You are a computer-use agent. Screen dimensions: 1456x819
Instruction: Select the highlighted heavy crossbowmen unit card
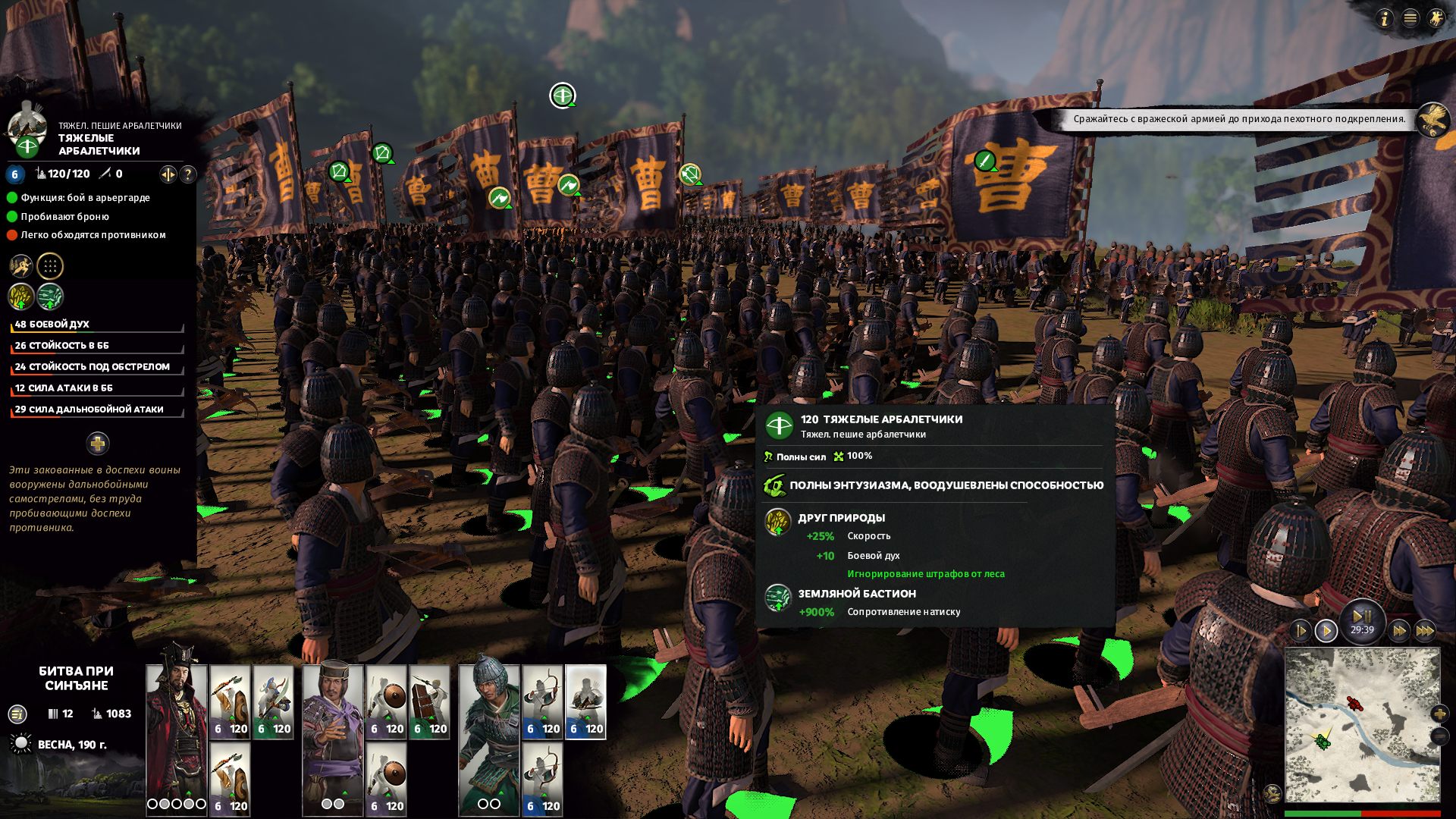[585, 701]
